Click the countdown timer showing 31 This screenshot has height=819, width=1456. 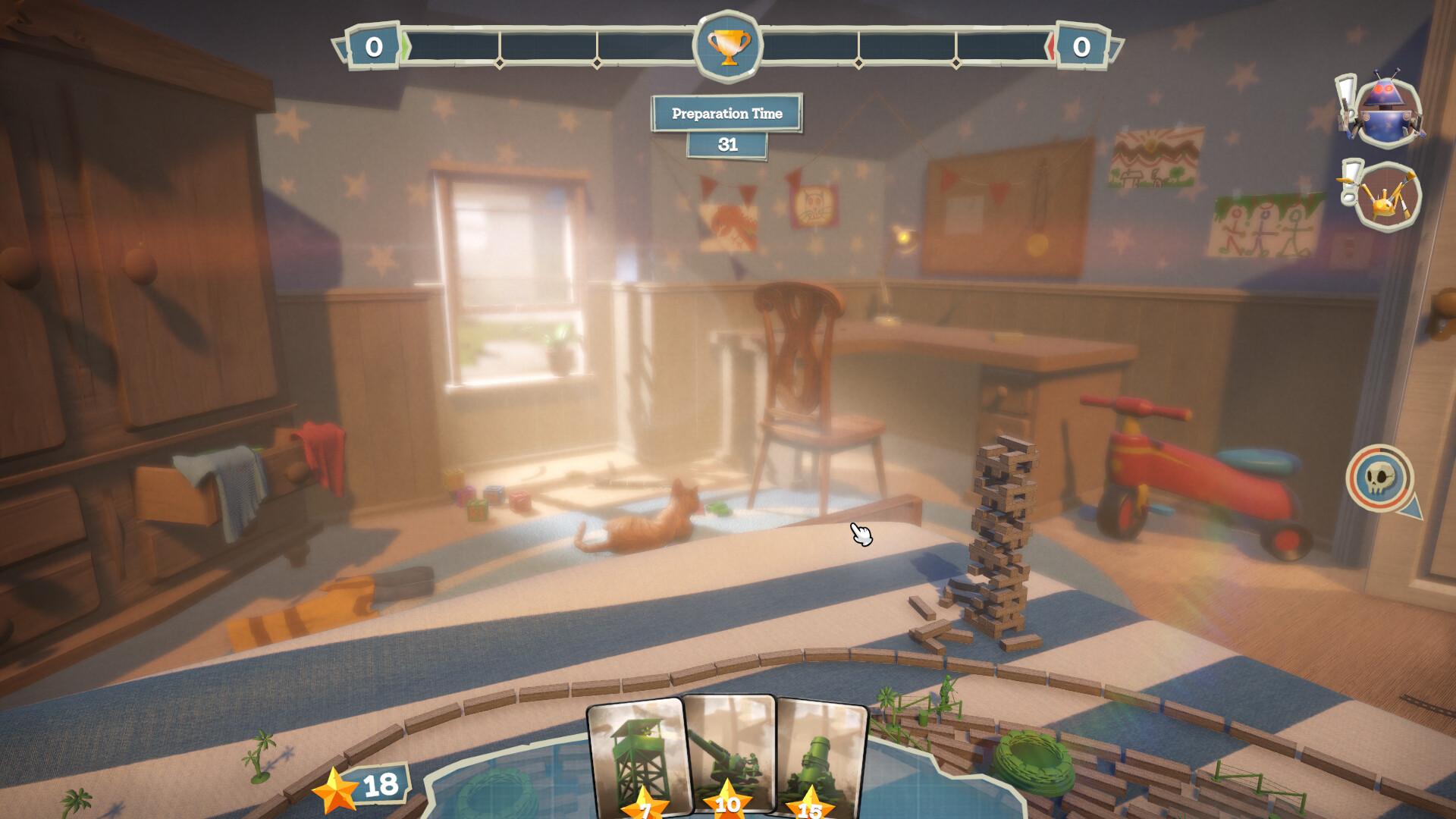(726, 145)
